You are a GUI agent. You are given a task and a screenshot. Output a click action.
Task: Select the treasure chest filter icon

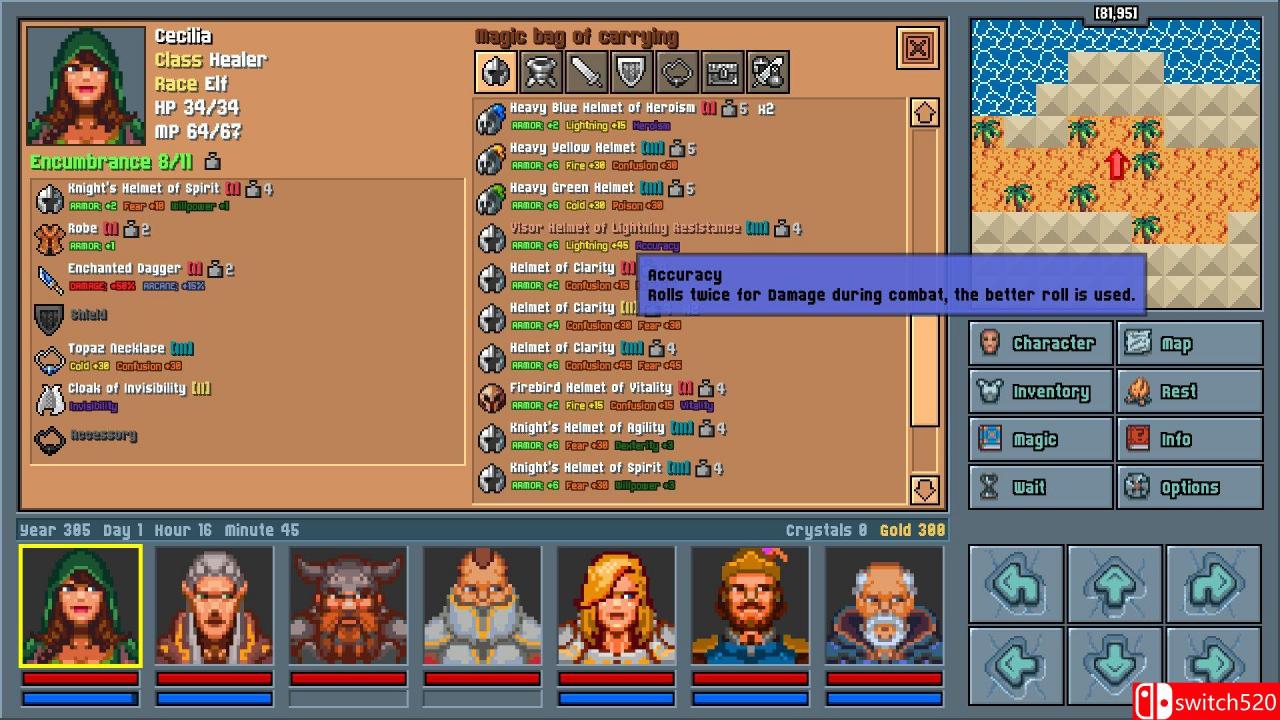[721, 71]
